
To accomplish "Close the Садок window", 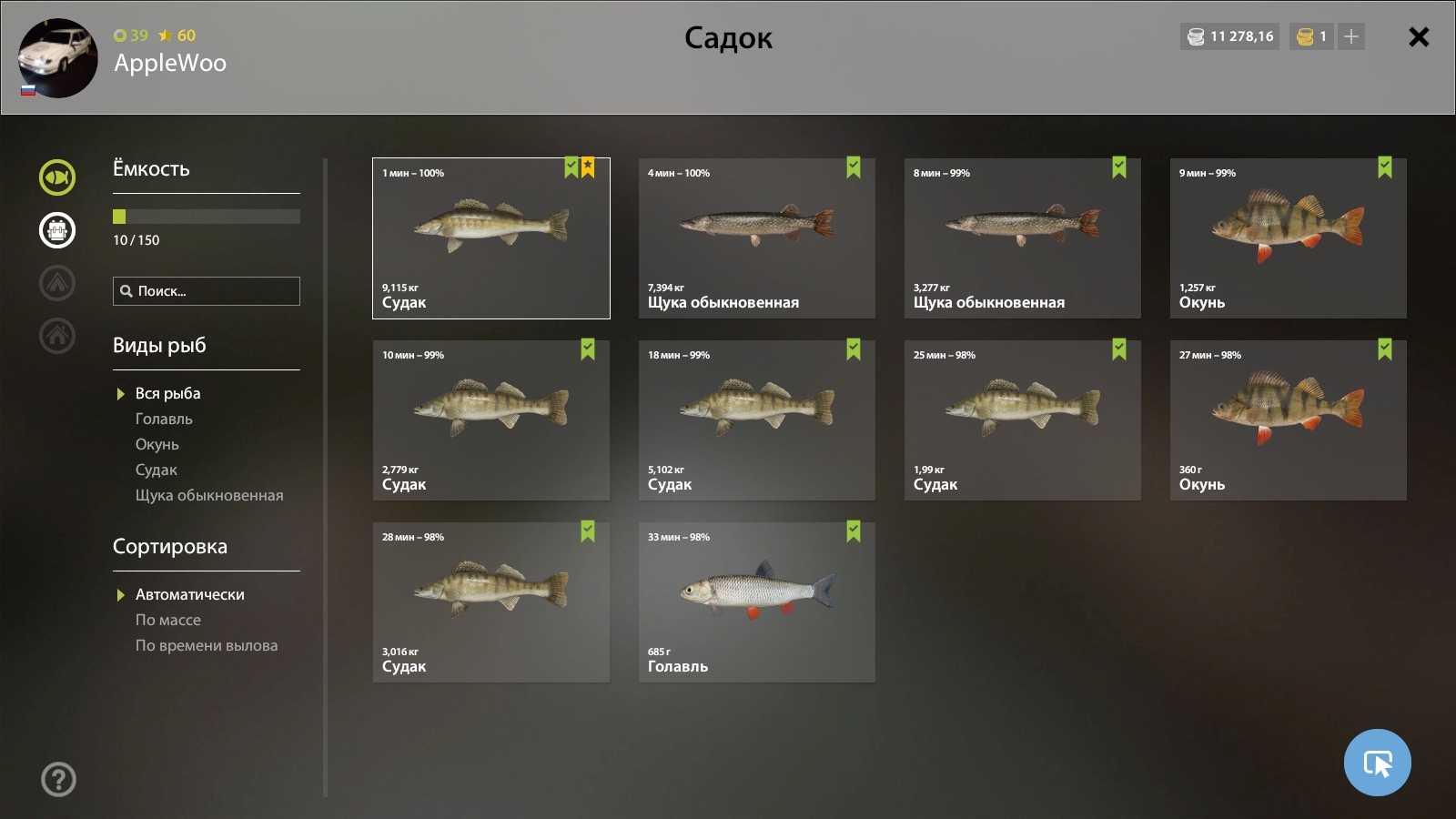I will coord(1418,37).
